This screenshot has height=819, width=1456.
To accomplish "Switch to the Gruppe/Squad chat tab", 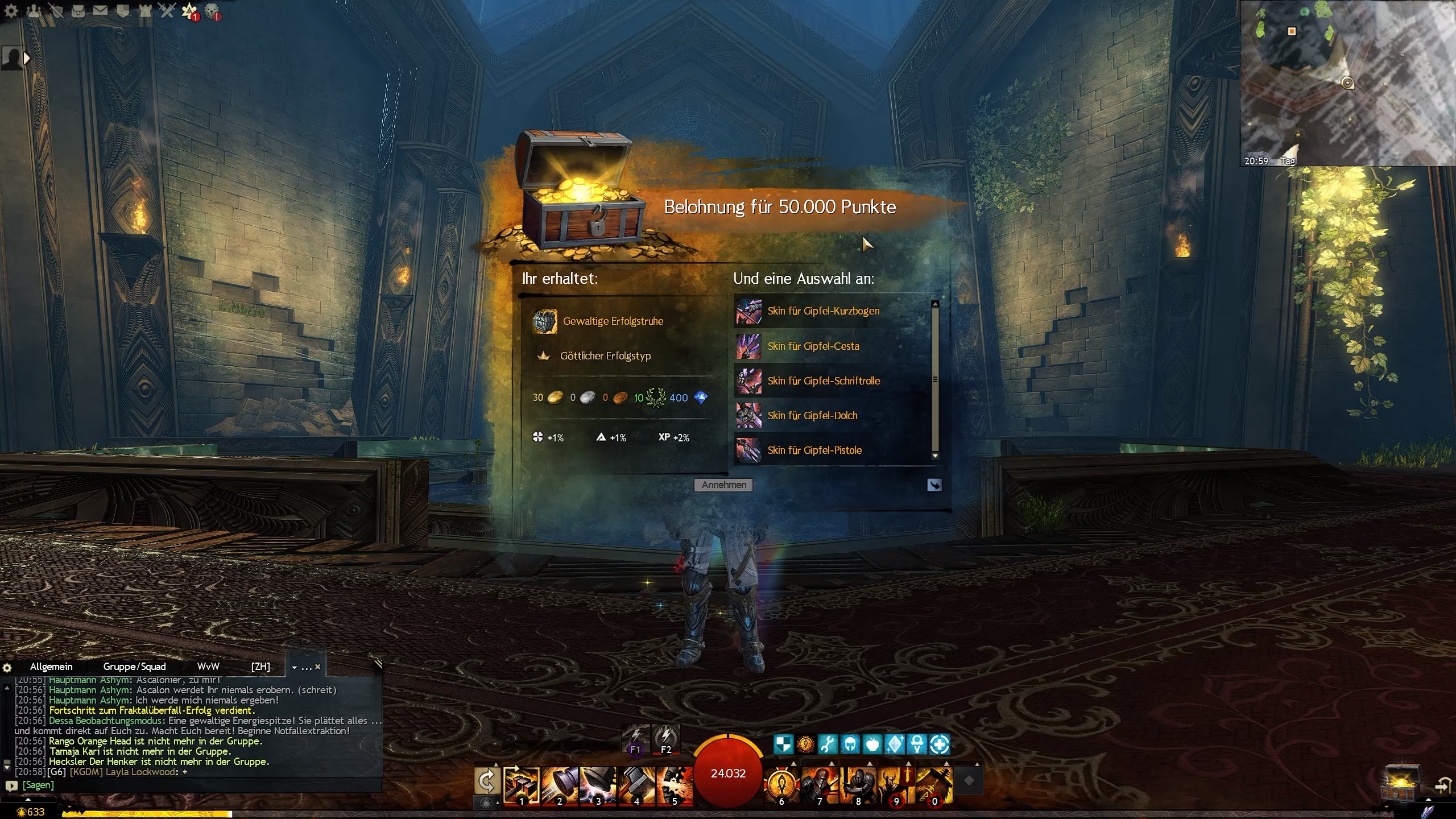I will [x=134, y=667].
